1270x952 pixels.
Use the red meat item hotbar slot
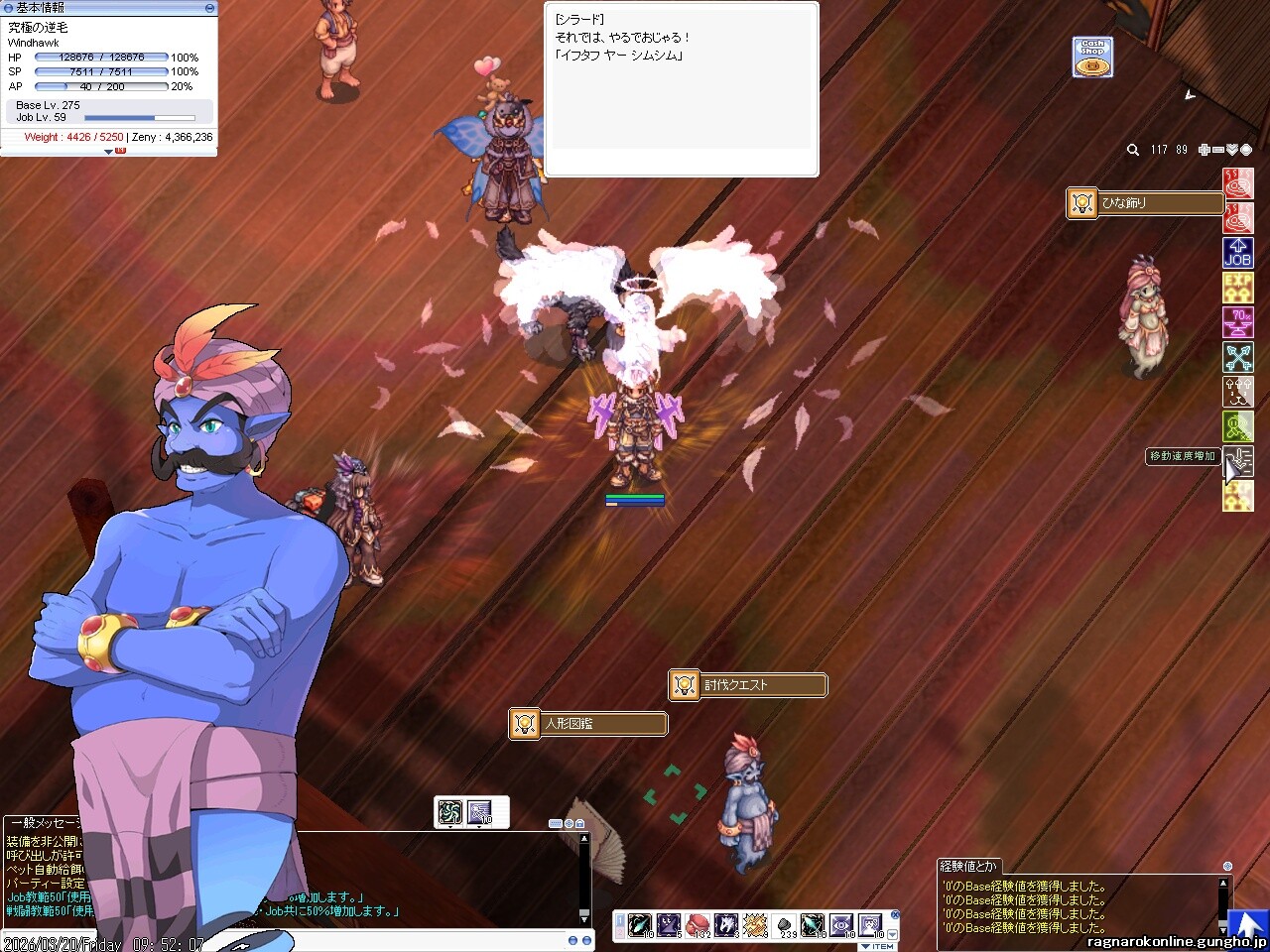coord(698,925)
